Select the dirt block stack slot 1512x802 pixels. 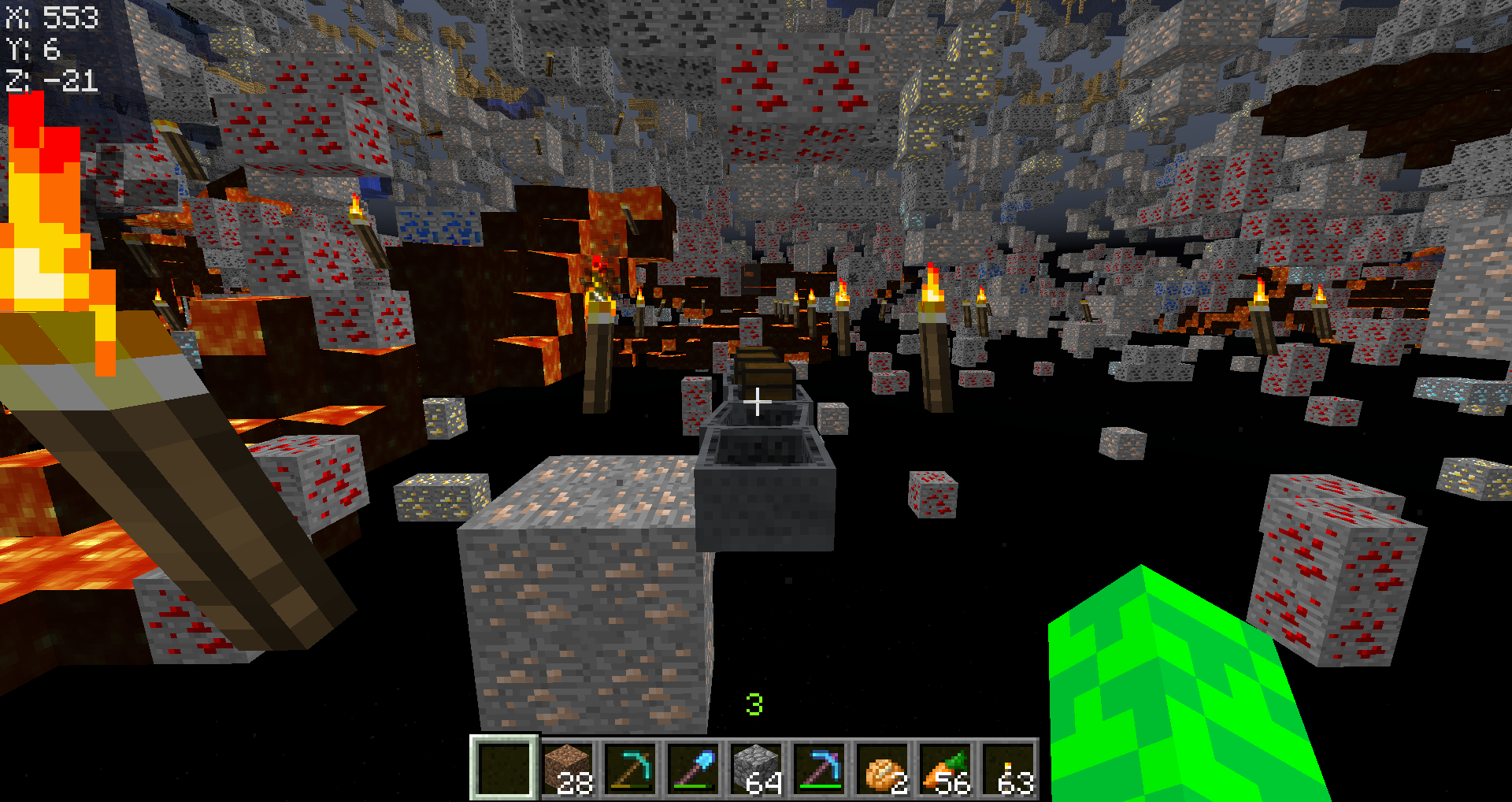568,768
